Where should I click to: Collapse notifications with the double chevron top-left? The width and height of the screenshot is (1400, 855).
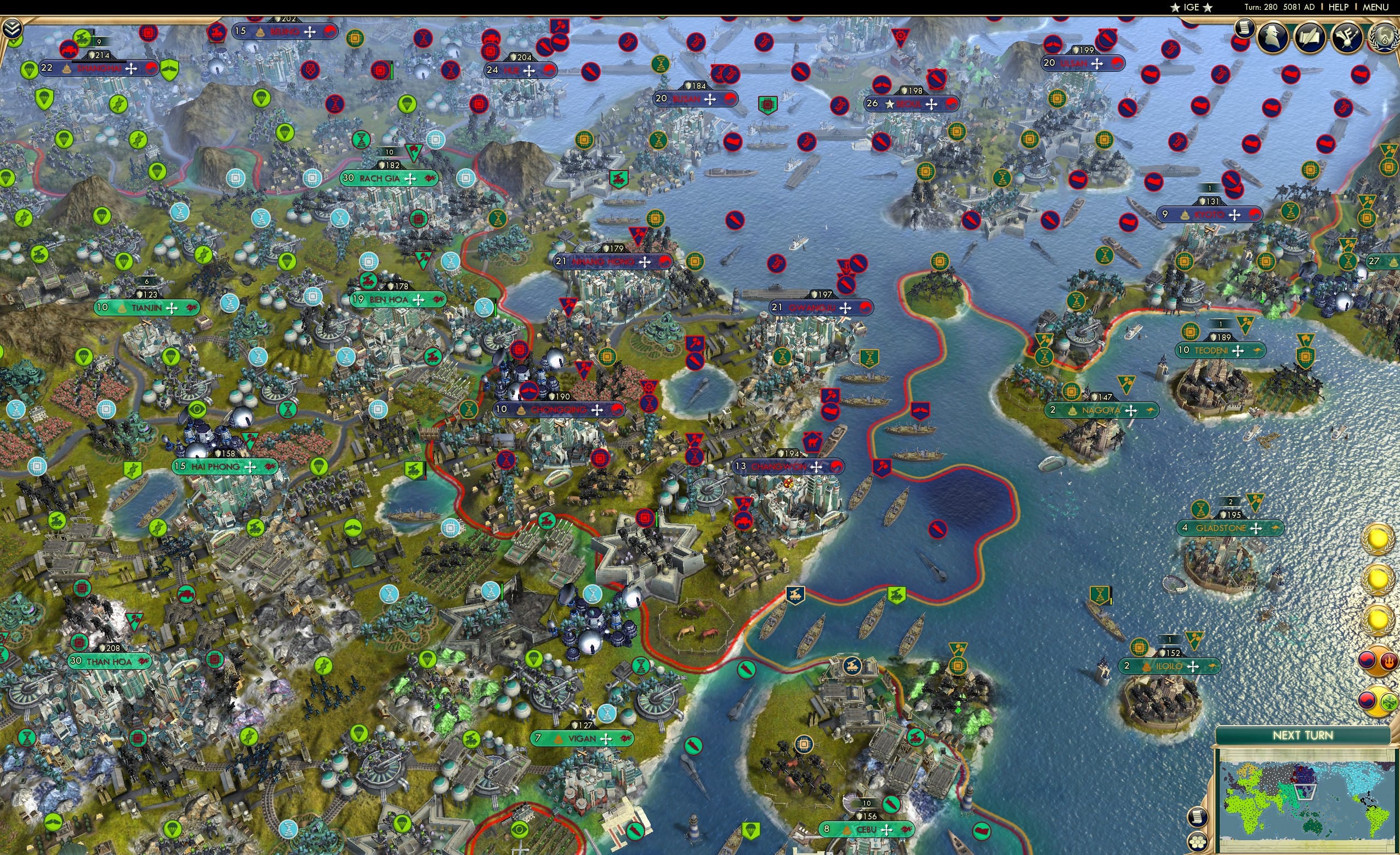[x=13, y=28]
